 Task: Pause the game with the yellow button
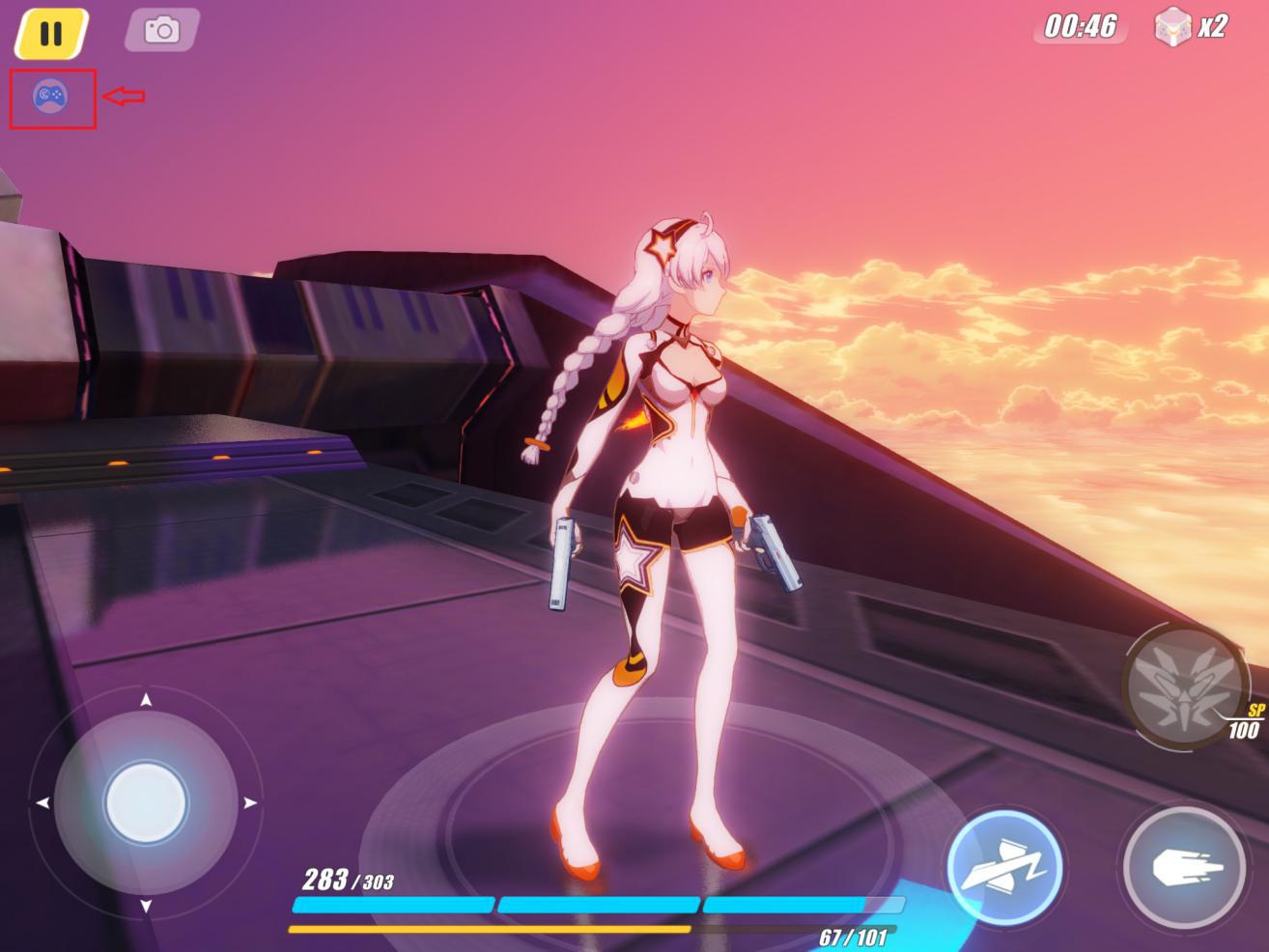click(51, 33)
